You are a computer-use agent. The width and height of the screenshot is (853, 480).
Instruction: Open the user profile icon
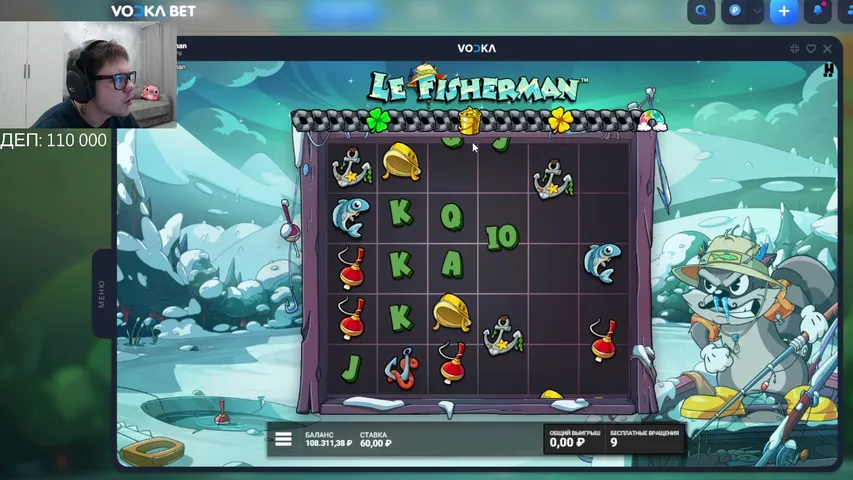[x=846, y=11]
